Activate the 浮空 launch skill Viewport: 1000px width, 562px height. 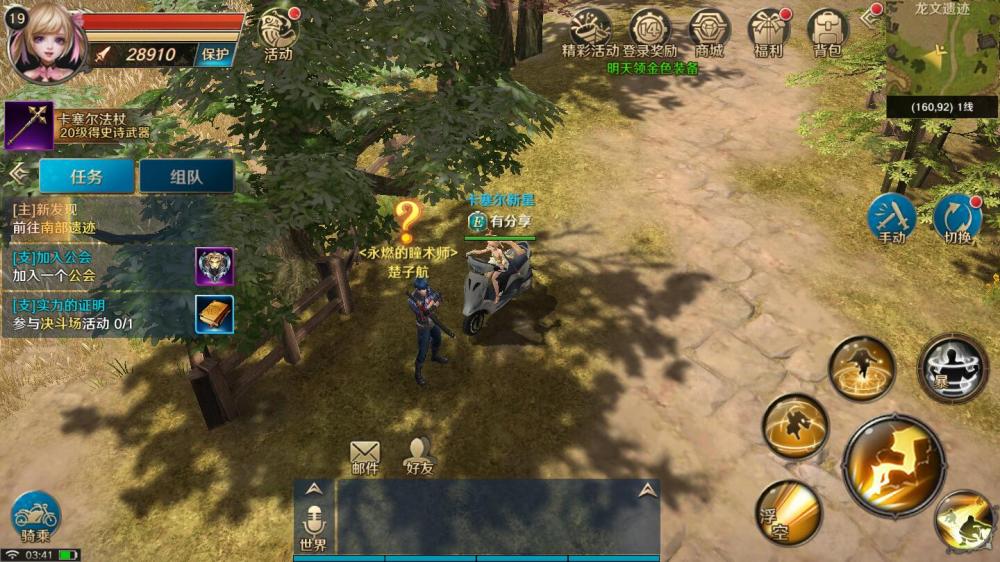788,512
